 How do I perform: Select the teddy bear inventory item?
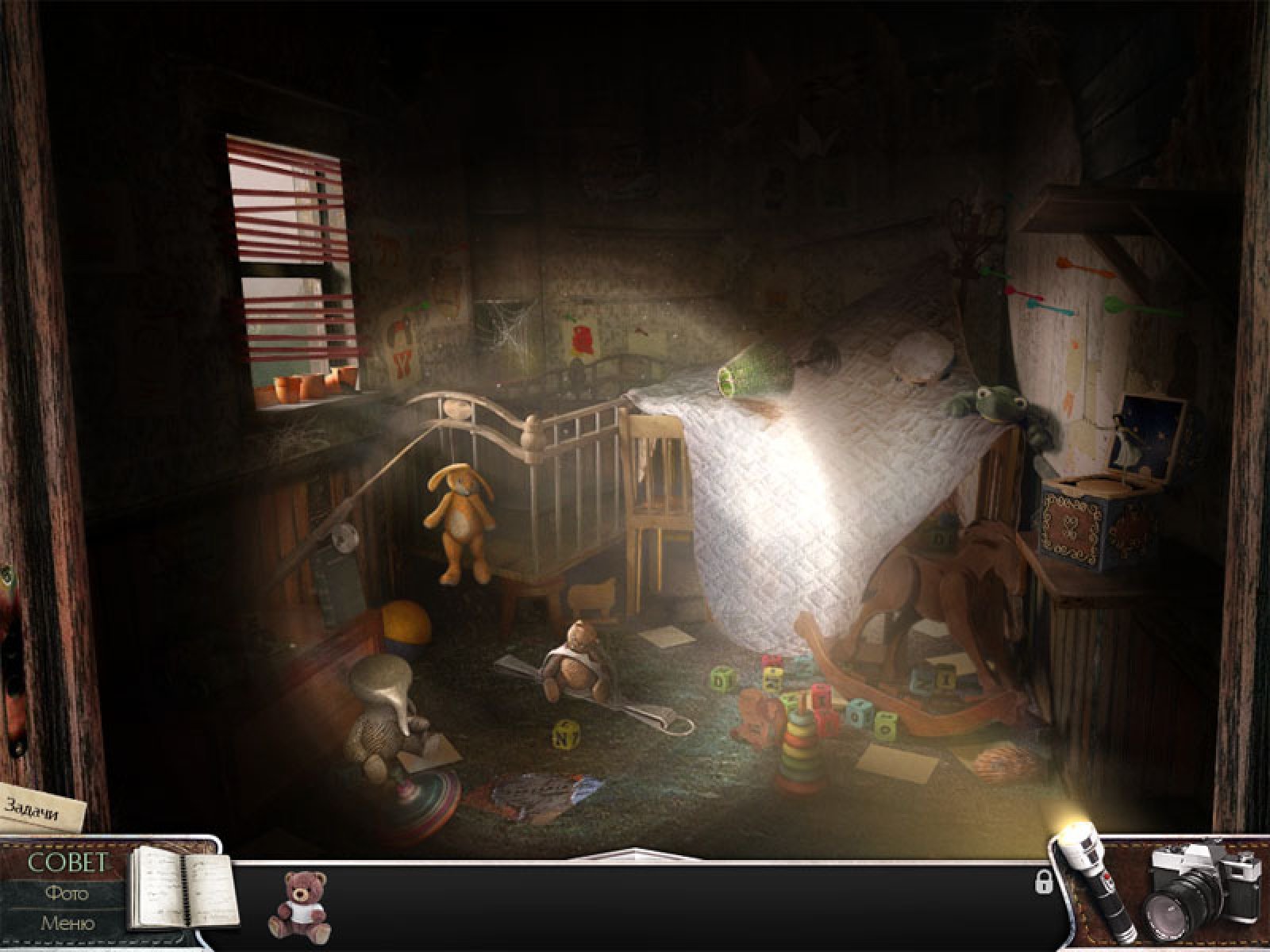coord(300,906)
